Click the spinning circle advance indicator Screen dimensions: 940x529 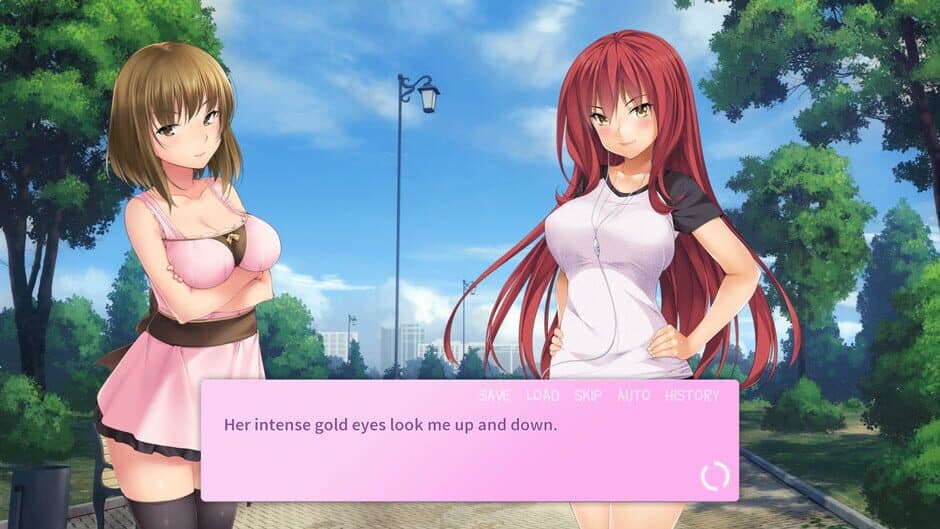(714, 476)
